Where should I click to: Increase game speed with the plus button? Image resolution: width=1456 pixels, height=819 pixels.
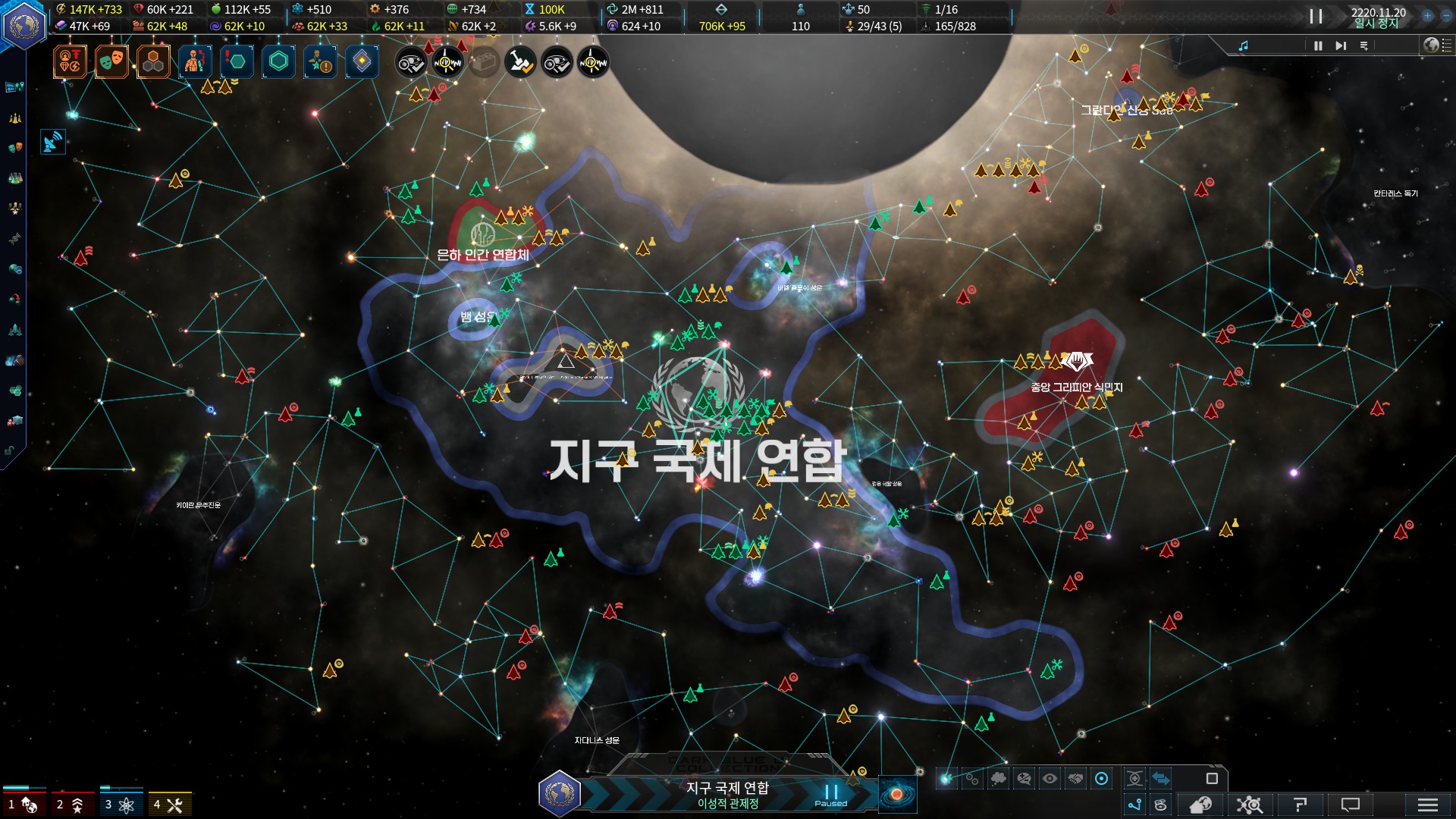(x=1427, y=15)
